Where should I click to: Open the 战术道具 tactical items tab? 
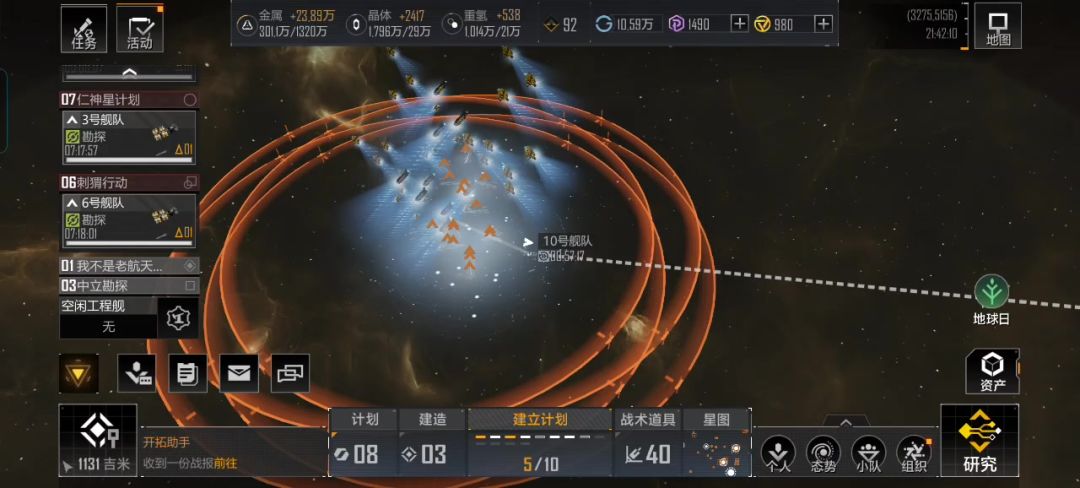(x=647, y=443)
